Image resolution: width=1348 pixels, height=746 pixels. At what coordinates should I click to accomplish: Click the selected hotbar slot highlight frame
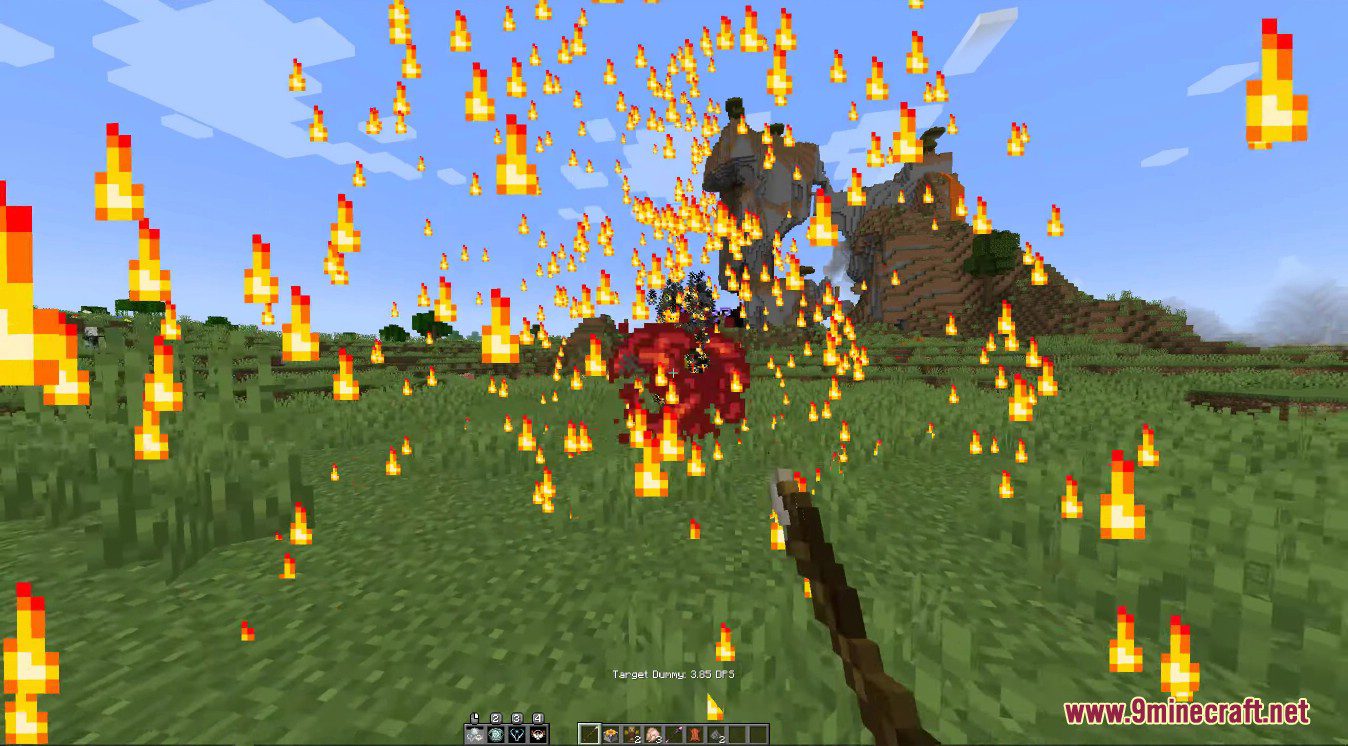click(x=590, y=733)
